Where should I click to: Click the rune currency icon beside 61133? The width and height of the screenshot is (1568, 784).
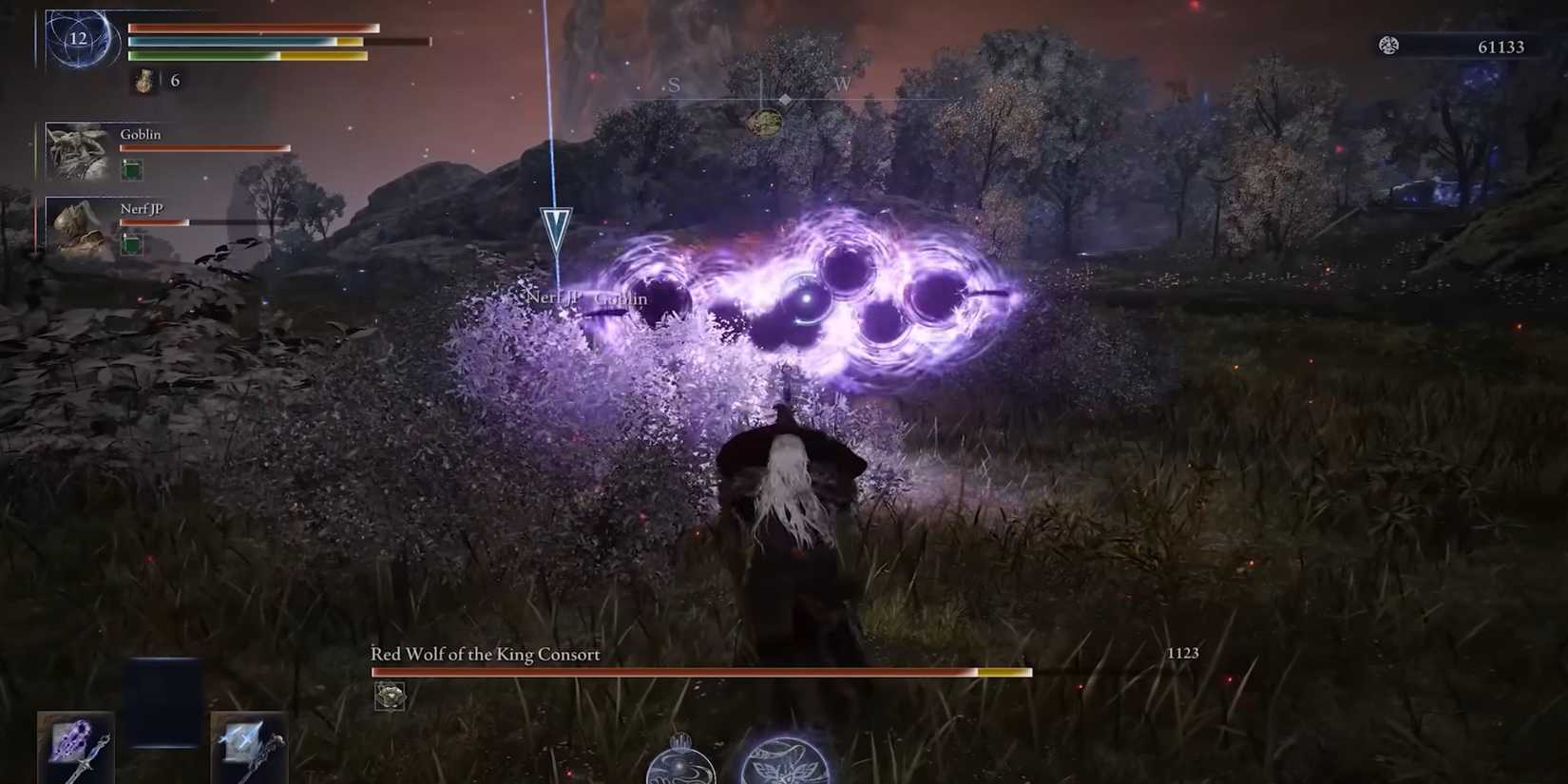click(x=1389, y=45)
